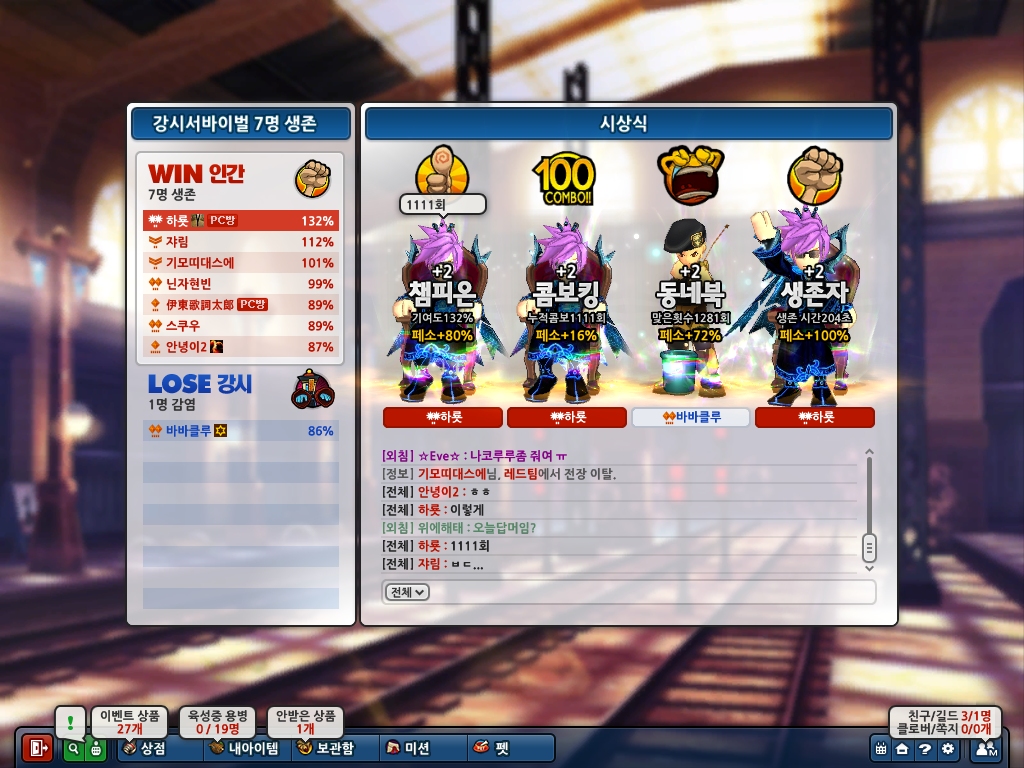Viewport: 1024px width, 768px height.
Task: Click the green magnifying glass search button
Action: click(x=73, y=748)
